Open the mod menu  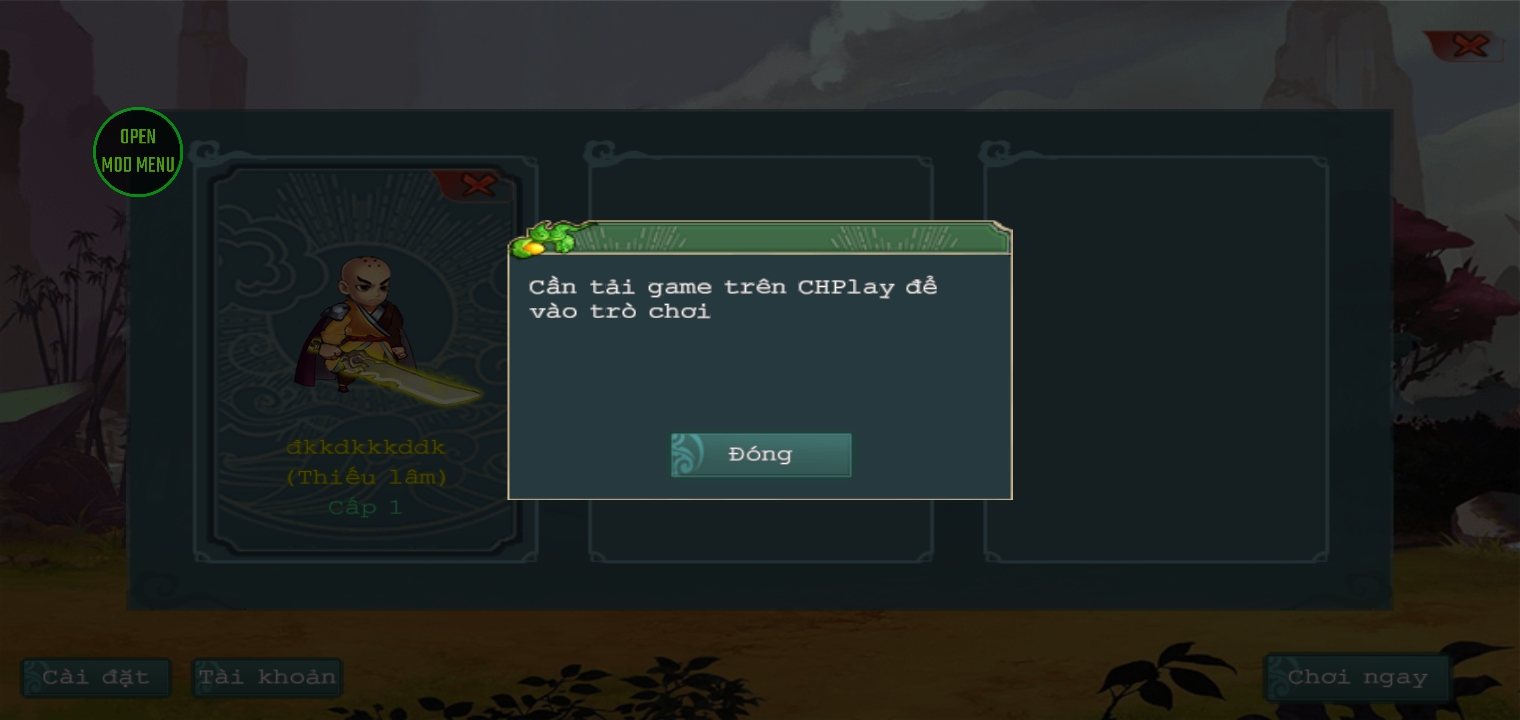click(x=138, y=151)
